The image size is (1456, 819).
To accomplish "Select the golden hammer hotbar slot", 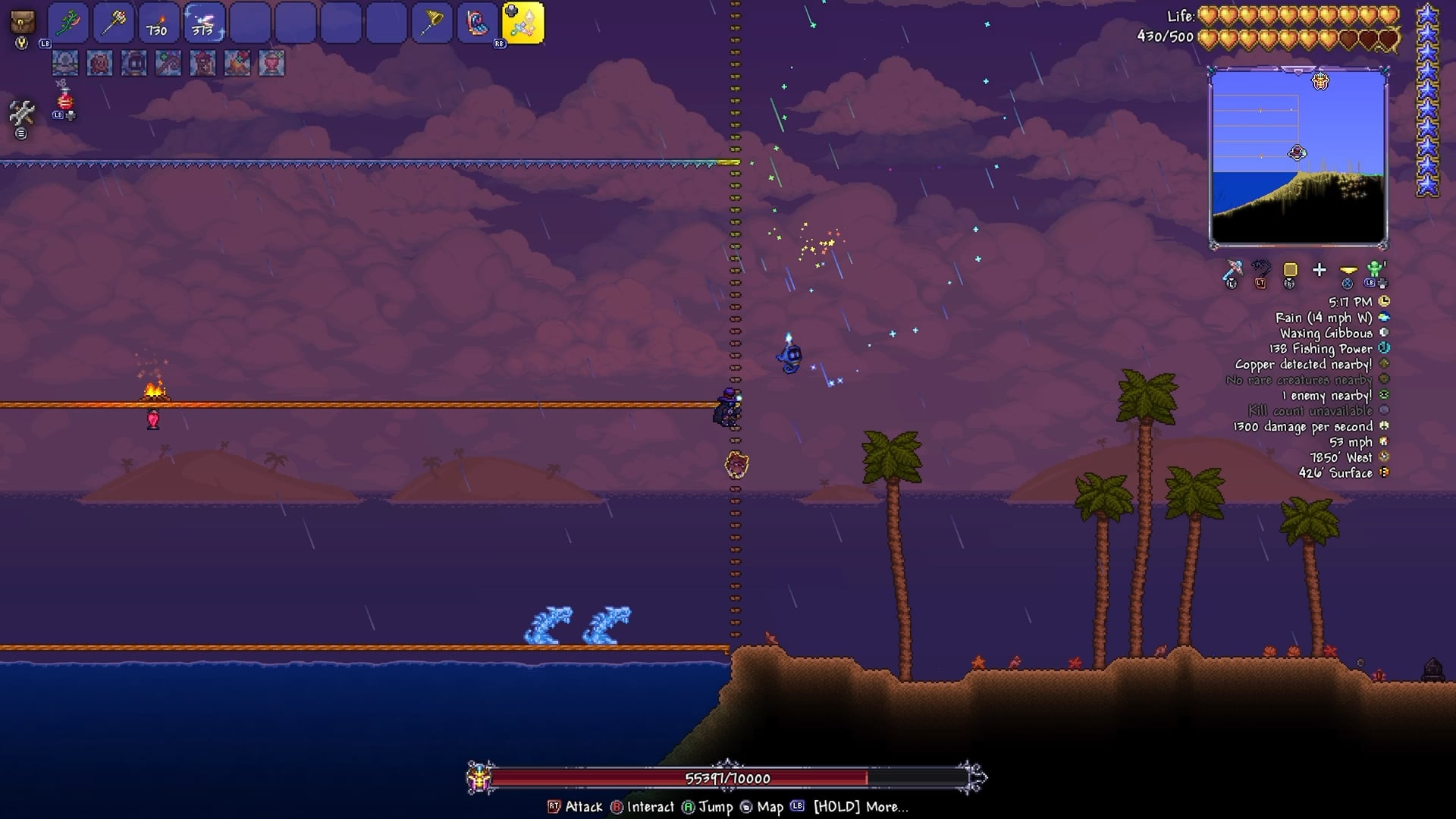I will pyautogui.click(x=114, y=24).
